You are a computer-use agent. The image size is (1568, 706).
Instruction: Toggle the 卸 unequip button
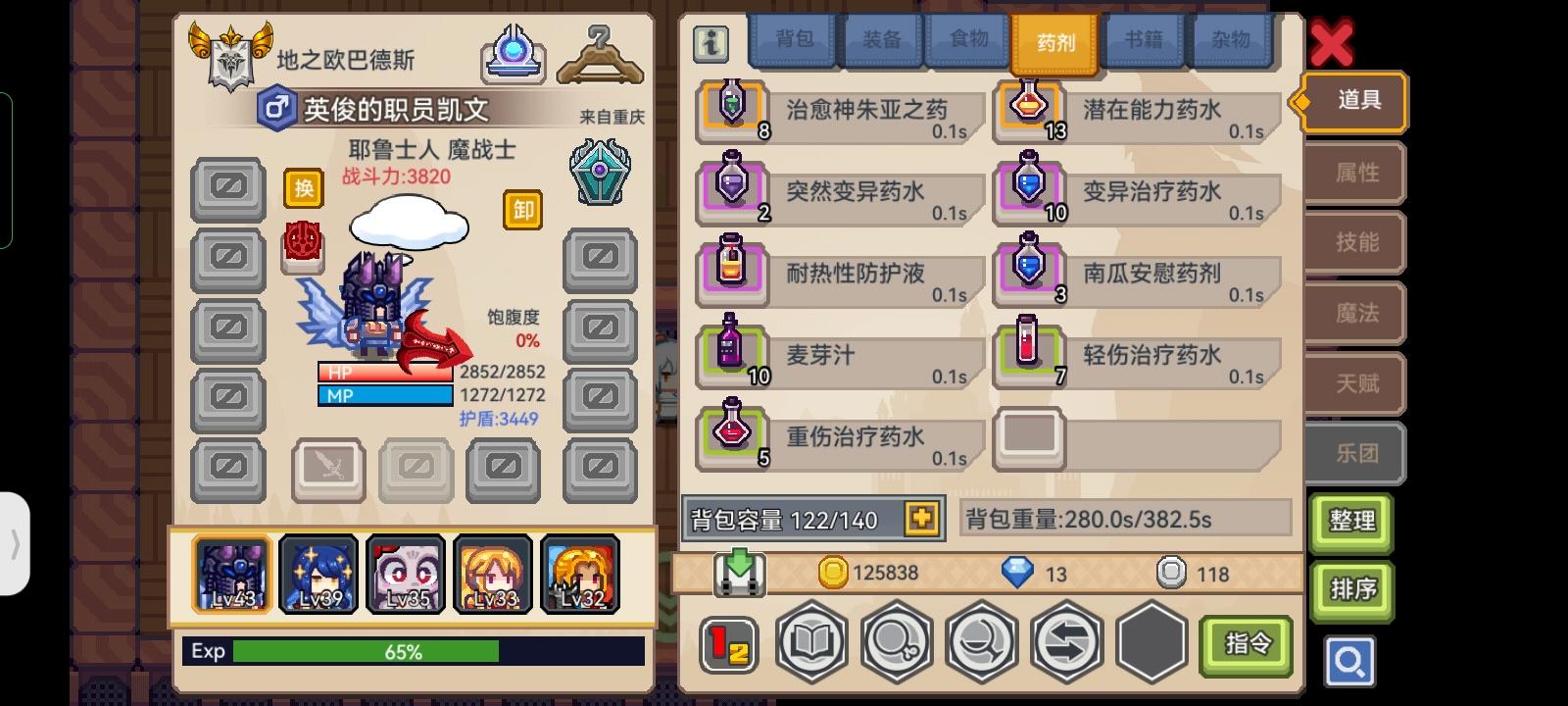(522, 211)
